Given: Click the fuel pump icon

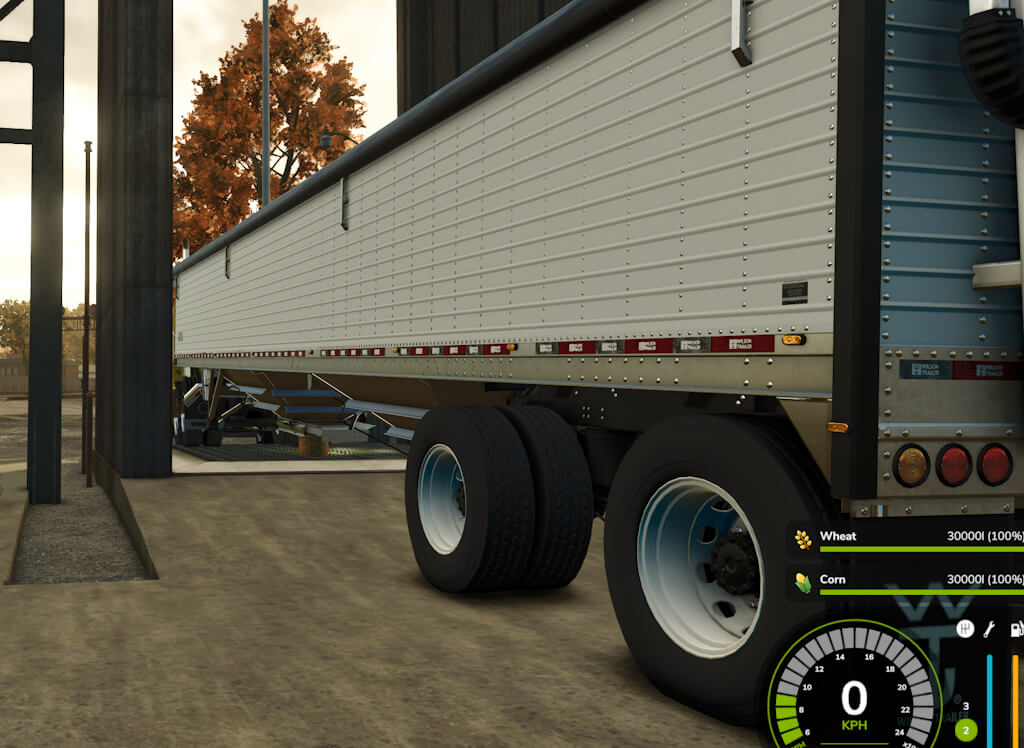Looking at the screenshot, I should pos(1016,629).
